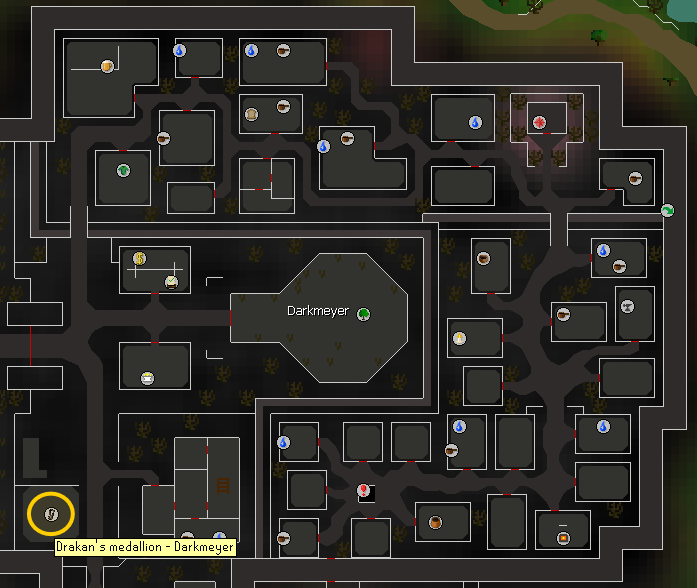Click the green checkmark marker near the bank
Screen dimensions: 697x588
[x=172, y=282]
